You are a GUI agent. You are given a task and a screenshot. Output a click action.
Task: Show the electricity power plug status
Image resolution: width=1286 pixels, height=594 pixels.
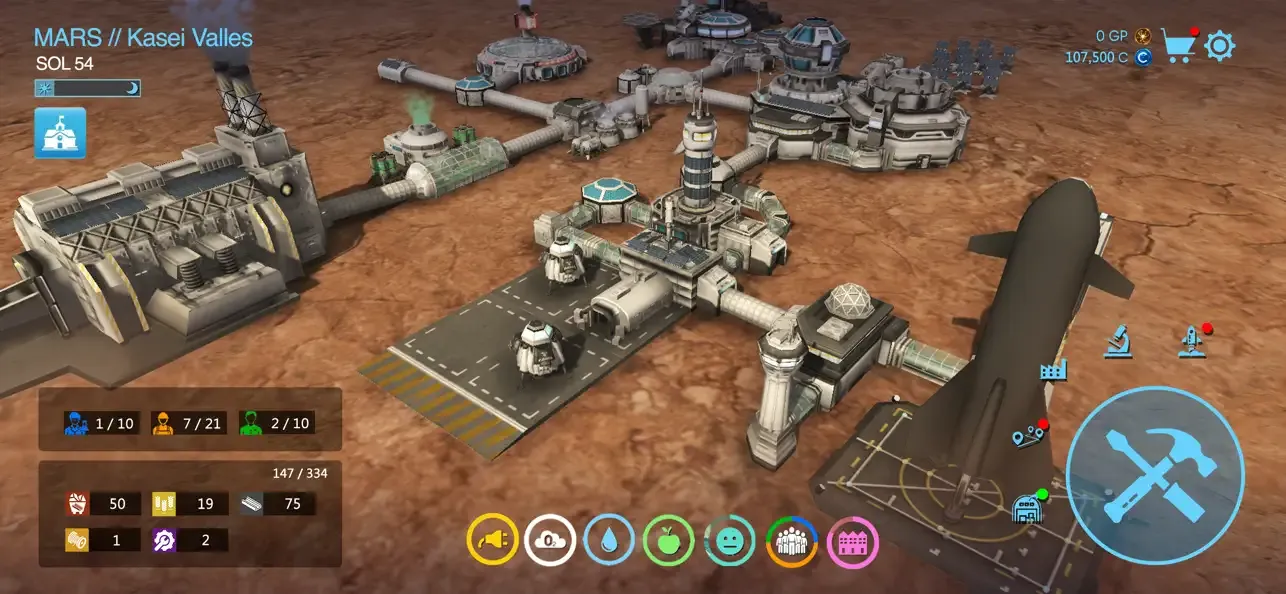492,541
